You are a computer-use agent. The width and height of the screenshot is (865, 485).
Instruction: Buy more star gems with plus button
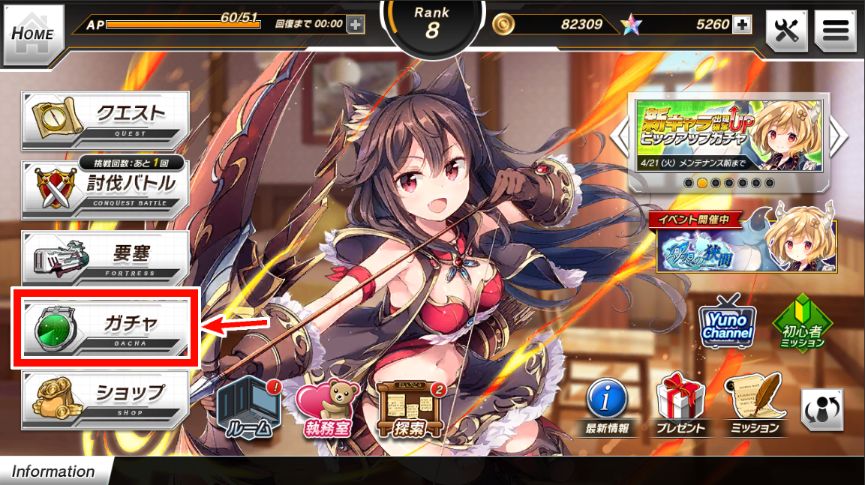click(741, 24)
